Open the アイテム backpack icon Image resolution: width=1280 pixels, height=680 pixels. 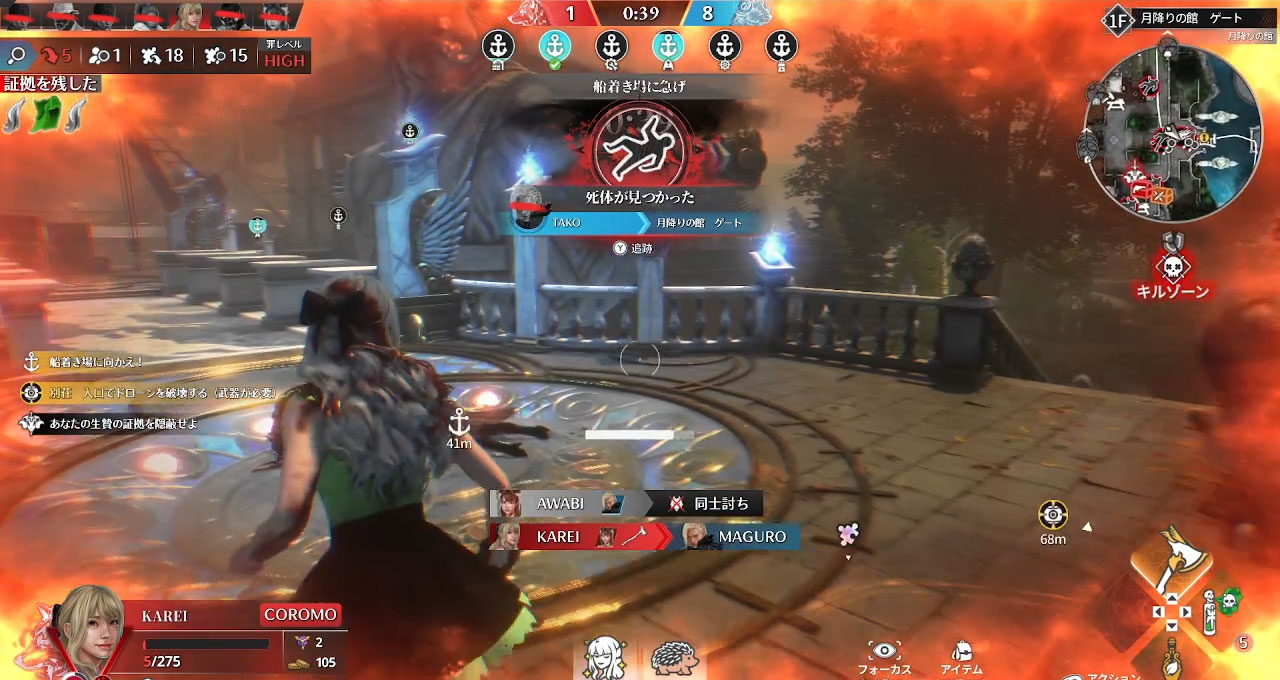961,651
